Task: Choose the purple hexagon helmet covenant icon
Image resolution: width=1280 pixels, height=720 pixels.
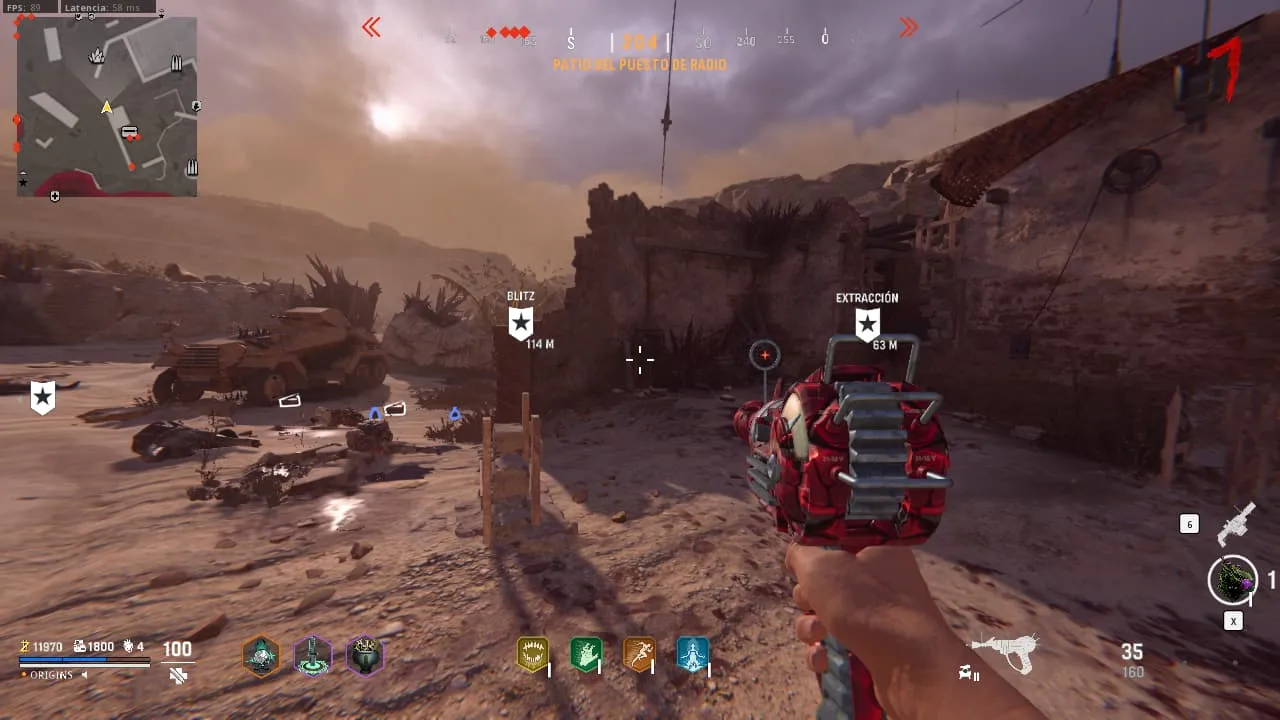Action: 364,656
